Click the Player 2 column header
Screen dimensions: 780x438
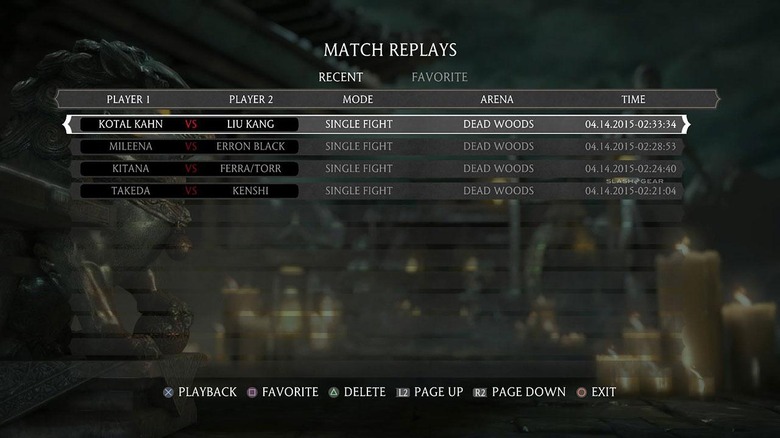click(x=251, y=100)
